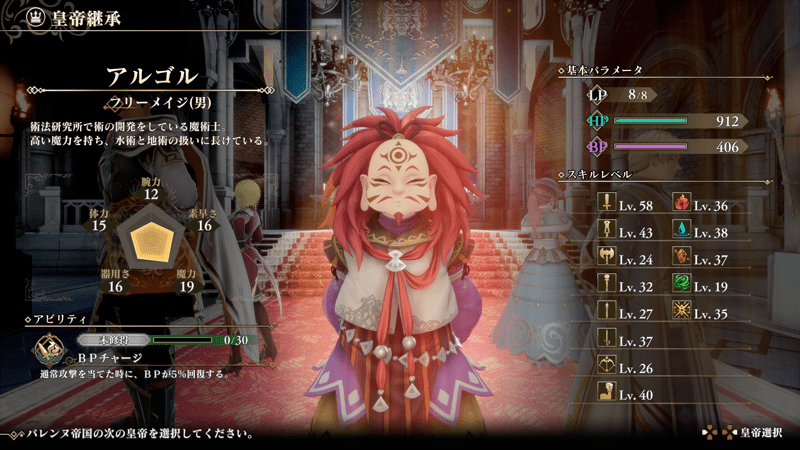Select the battle axe skill icon
The height and width of the screenshot is (450, 800).
[607, 259]
